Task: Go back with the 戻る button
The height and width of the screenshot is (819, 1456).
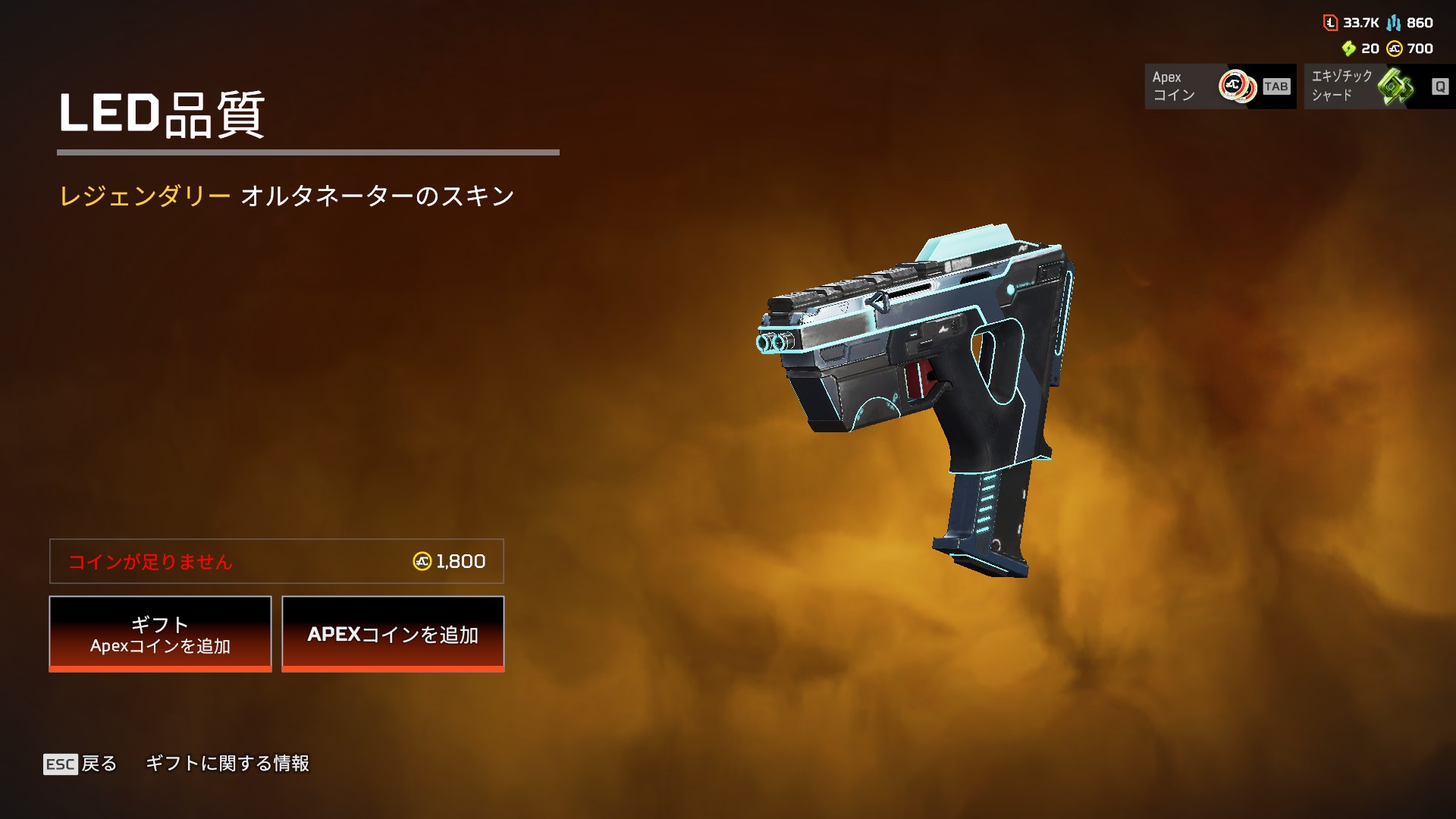Action: coord(81,764)
